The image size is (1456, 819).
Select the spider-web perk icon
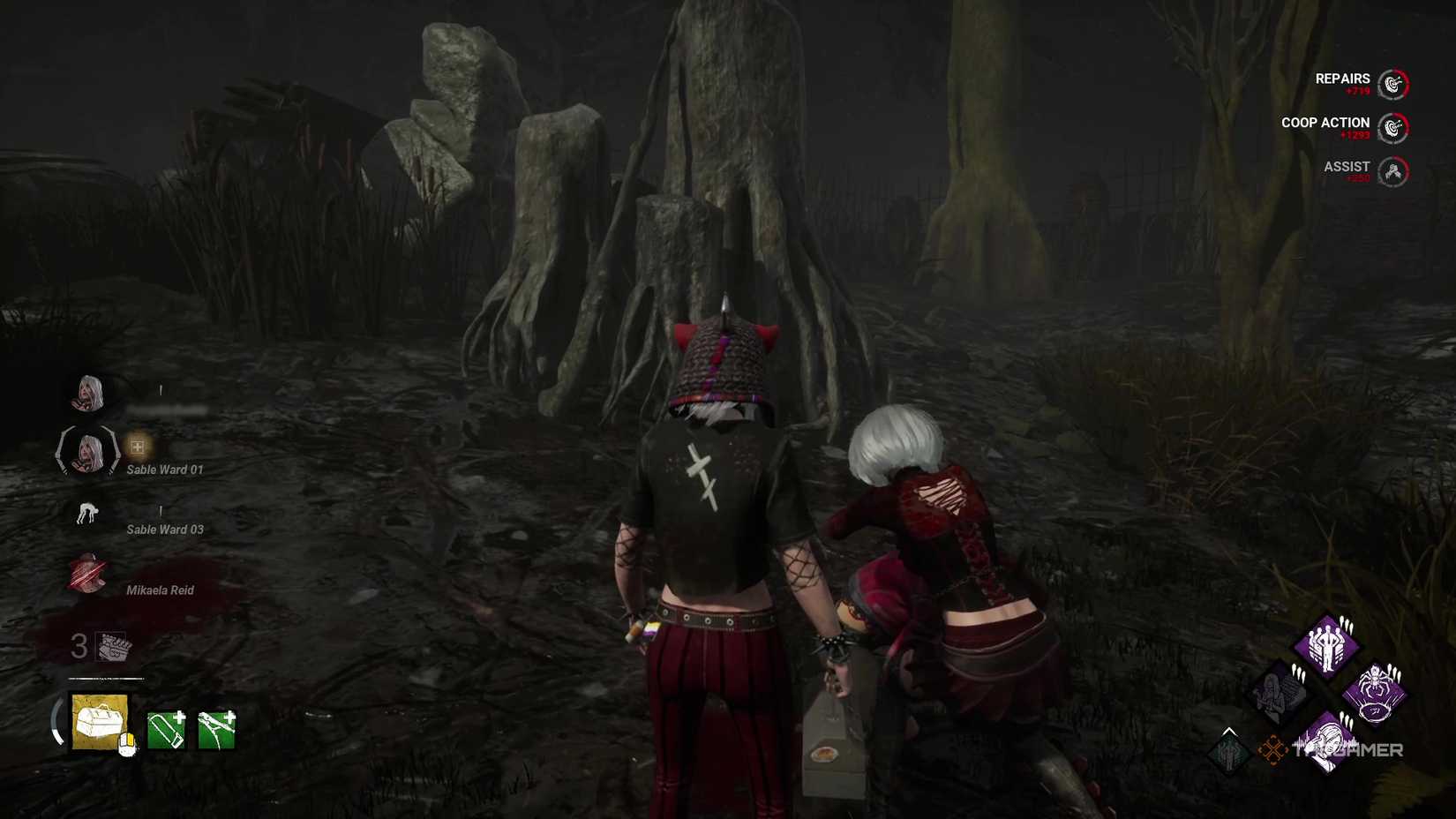pos(1374,693)
